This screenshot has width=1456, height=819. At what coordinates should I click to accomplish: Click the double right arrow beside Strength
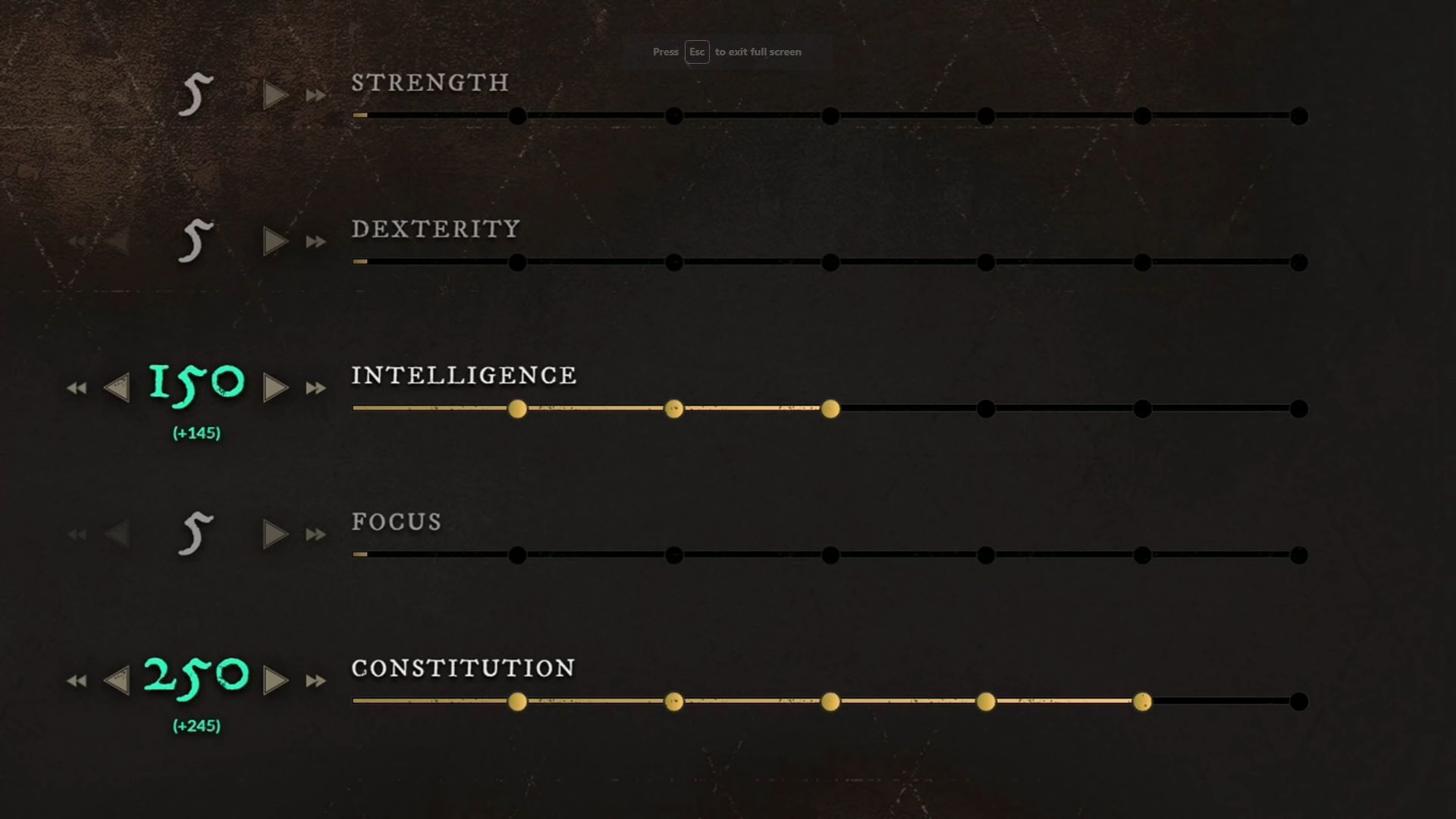[316, 94]
